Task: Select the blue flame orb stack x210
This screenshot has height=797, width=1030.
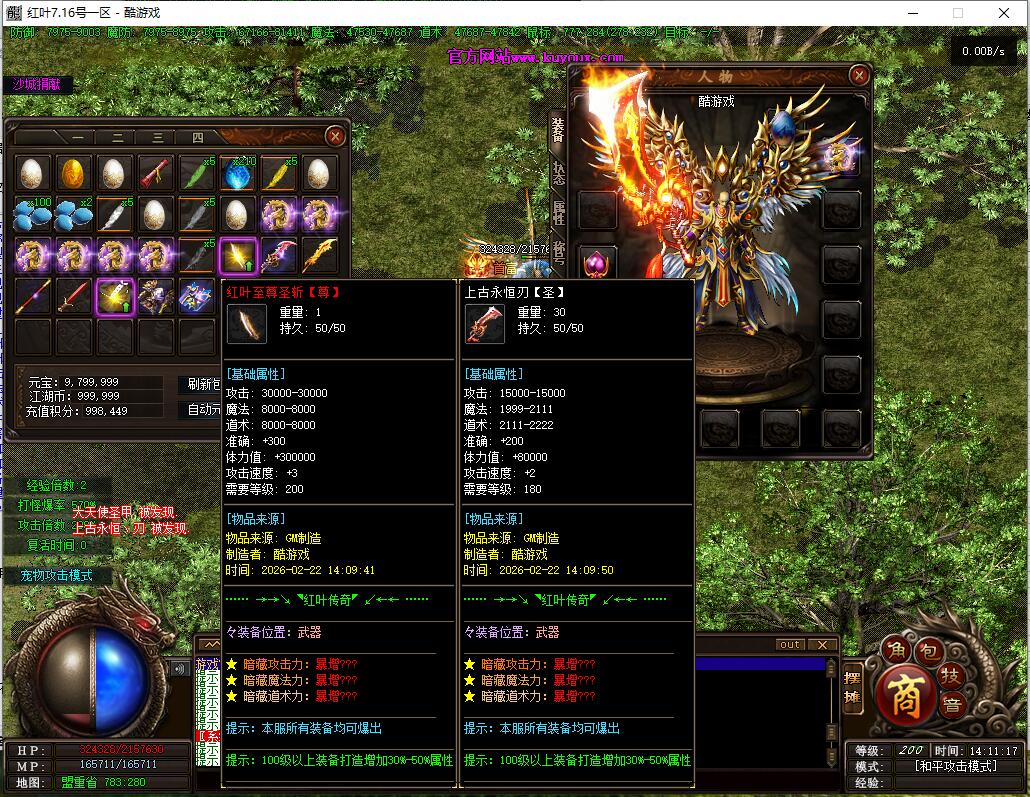Action: click(x=238, y=173)
